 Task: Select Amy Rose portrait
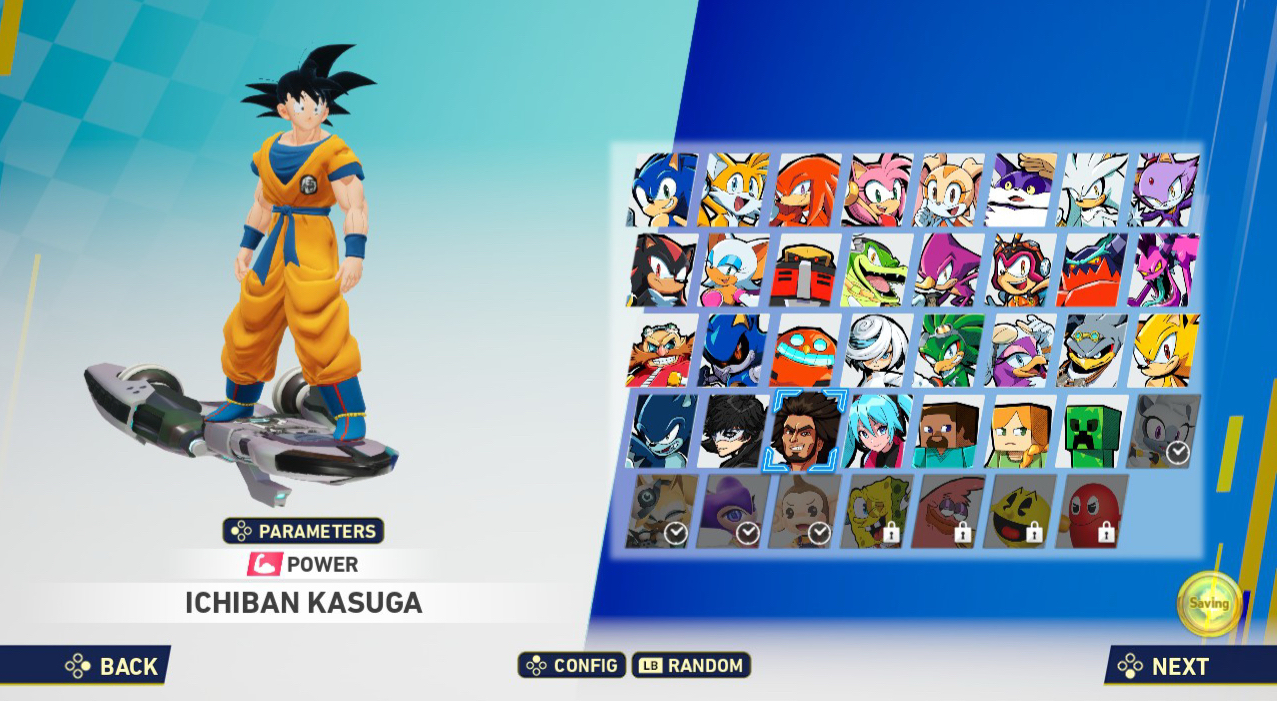[x=878, y=190]
